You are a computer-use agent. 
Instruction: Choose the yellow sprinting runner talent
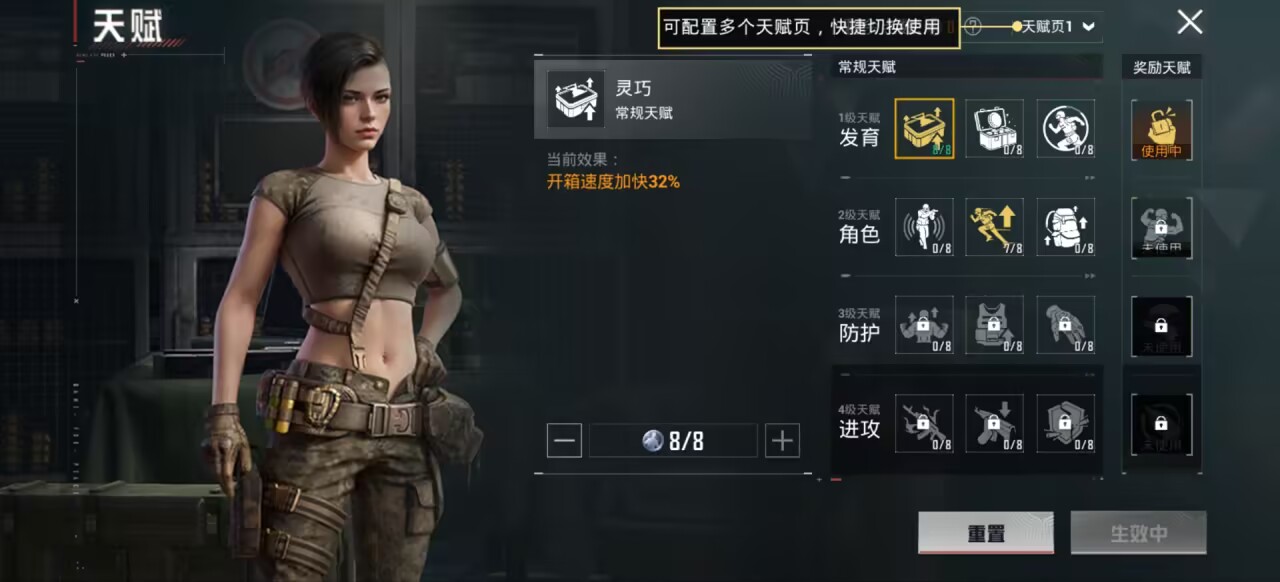[994, 226]
